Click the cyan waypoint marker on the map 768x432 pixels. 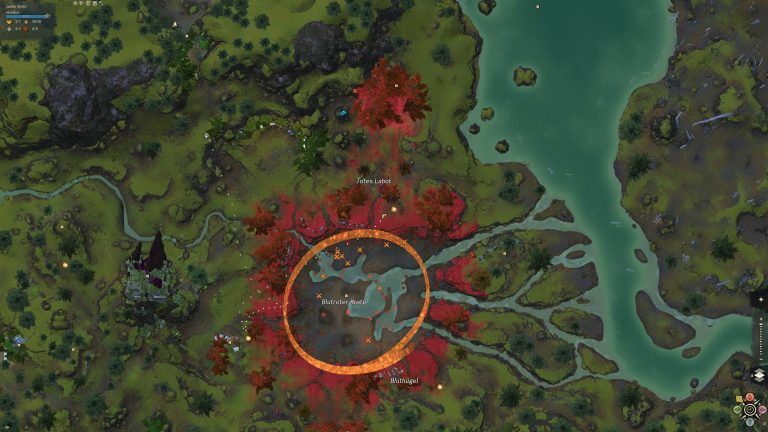pos(343,113)
